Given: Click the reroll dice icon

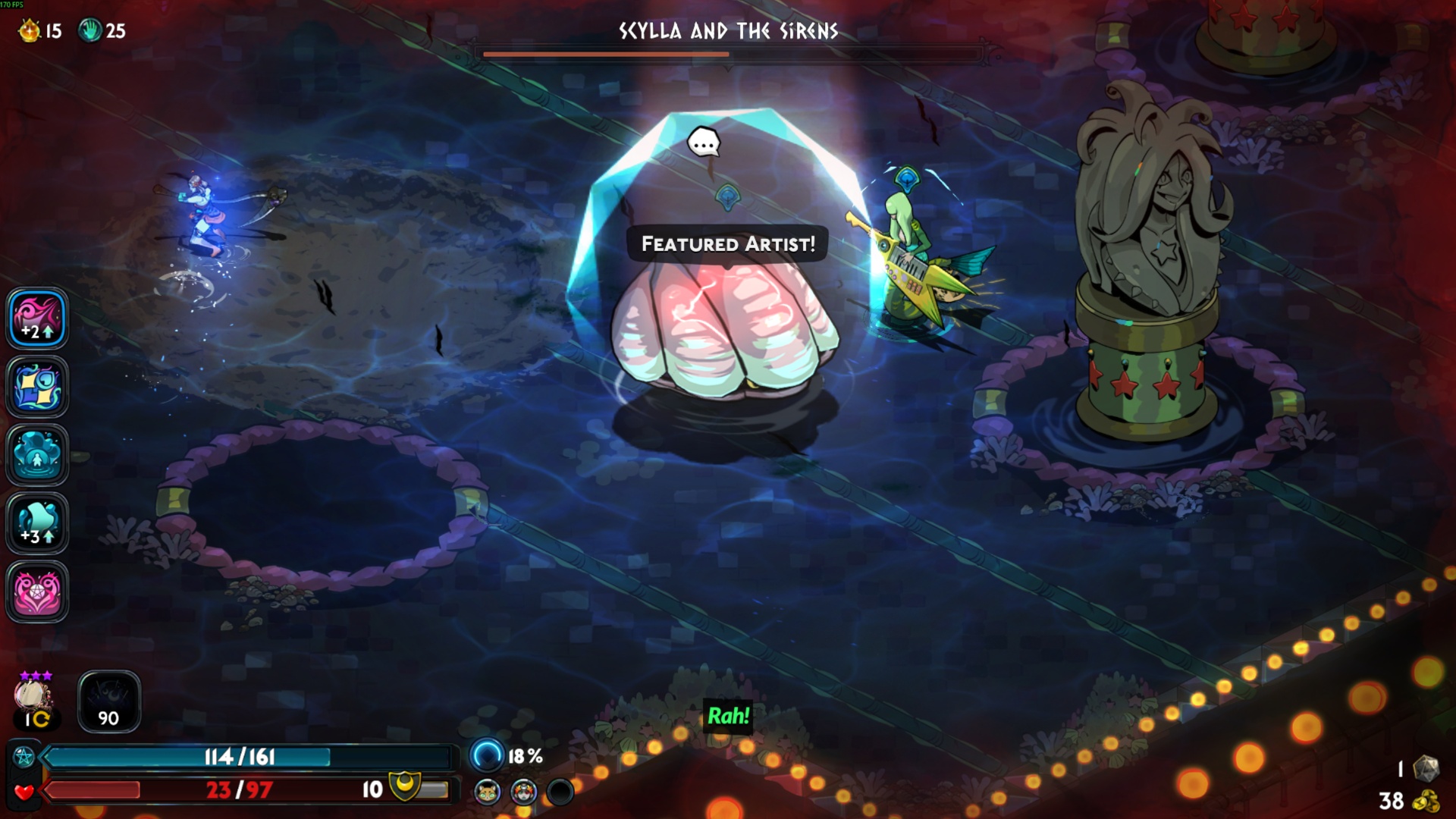Looking at the screenshot, I should tap(1426, 768).
